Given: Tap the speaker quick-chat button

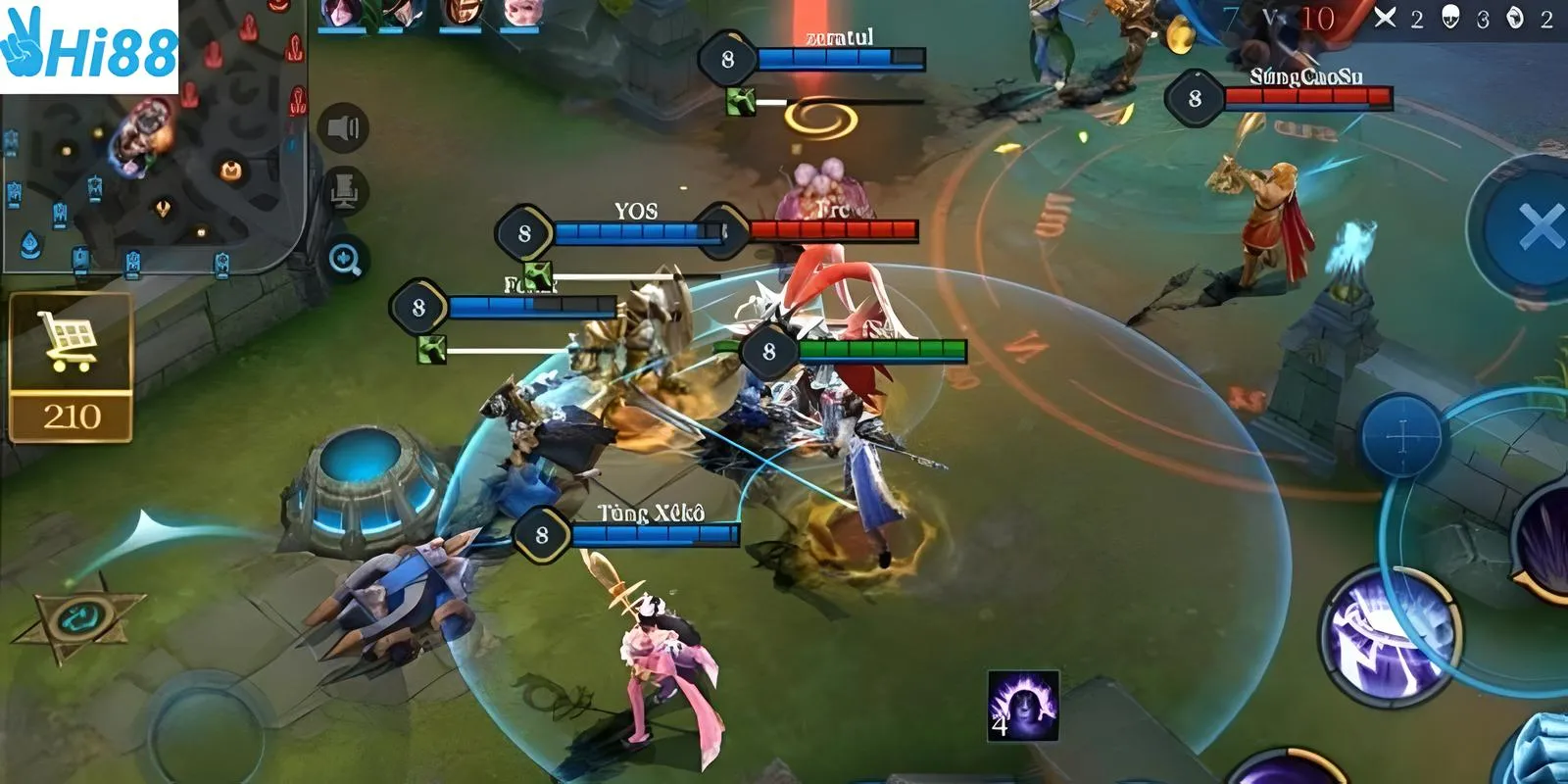Looking at the screenshot, I should (x=343, y=127).
